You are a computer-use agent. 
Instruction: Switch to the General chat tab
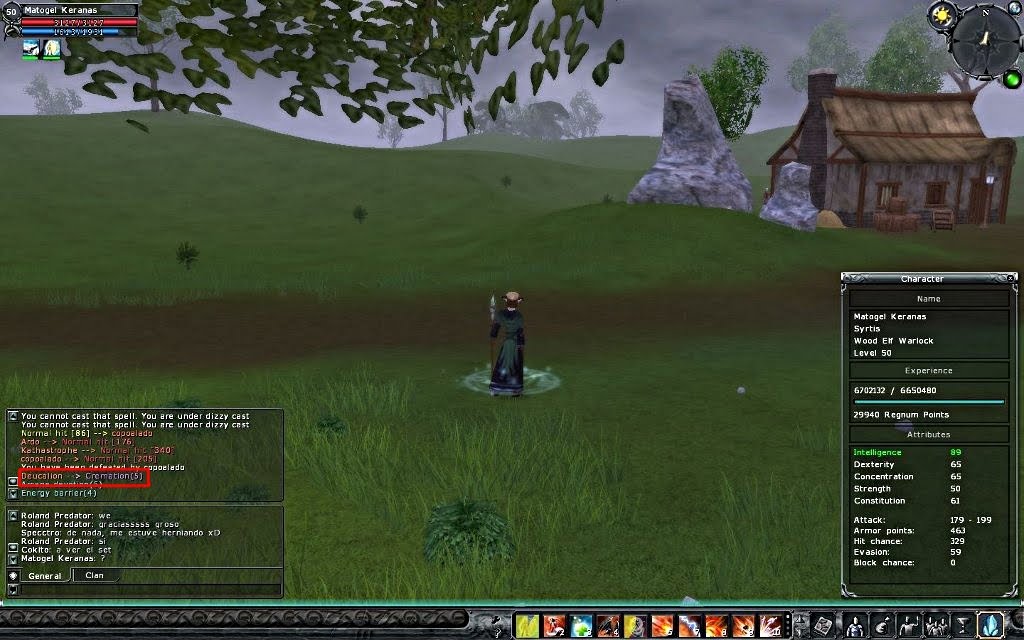[x=45, y=576]
